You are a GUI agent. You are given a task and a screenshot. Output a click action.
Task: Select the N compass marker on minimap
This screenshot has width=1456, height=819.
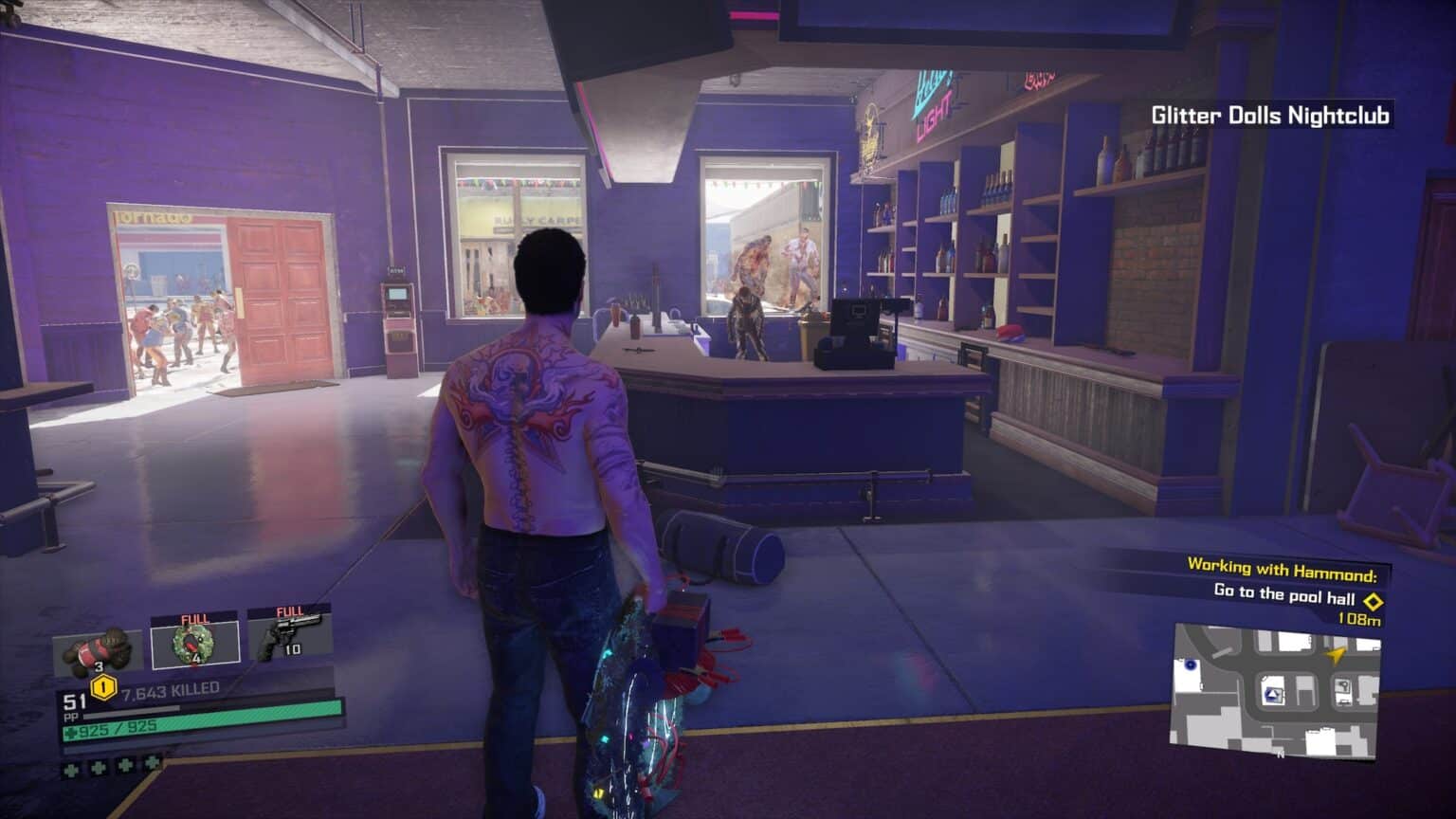click(x=1279, y=754)
